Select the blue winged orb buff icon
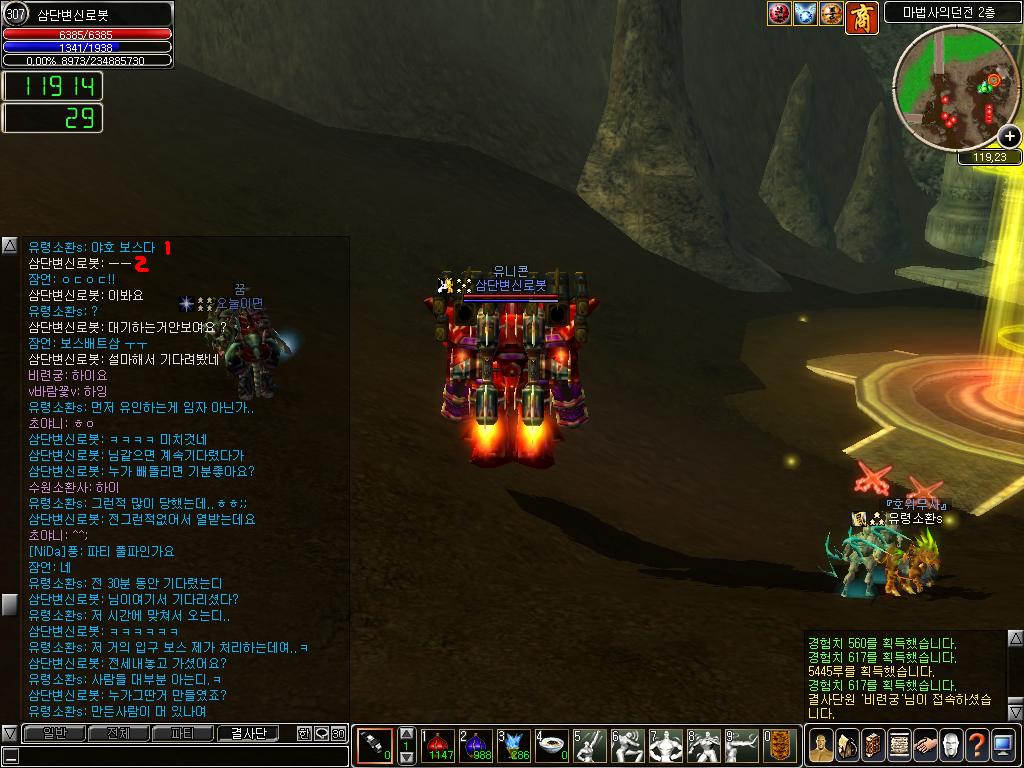The width and height of the screenshot is (1024, 768). (805, 14)
